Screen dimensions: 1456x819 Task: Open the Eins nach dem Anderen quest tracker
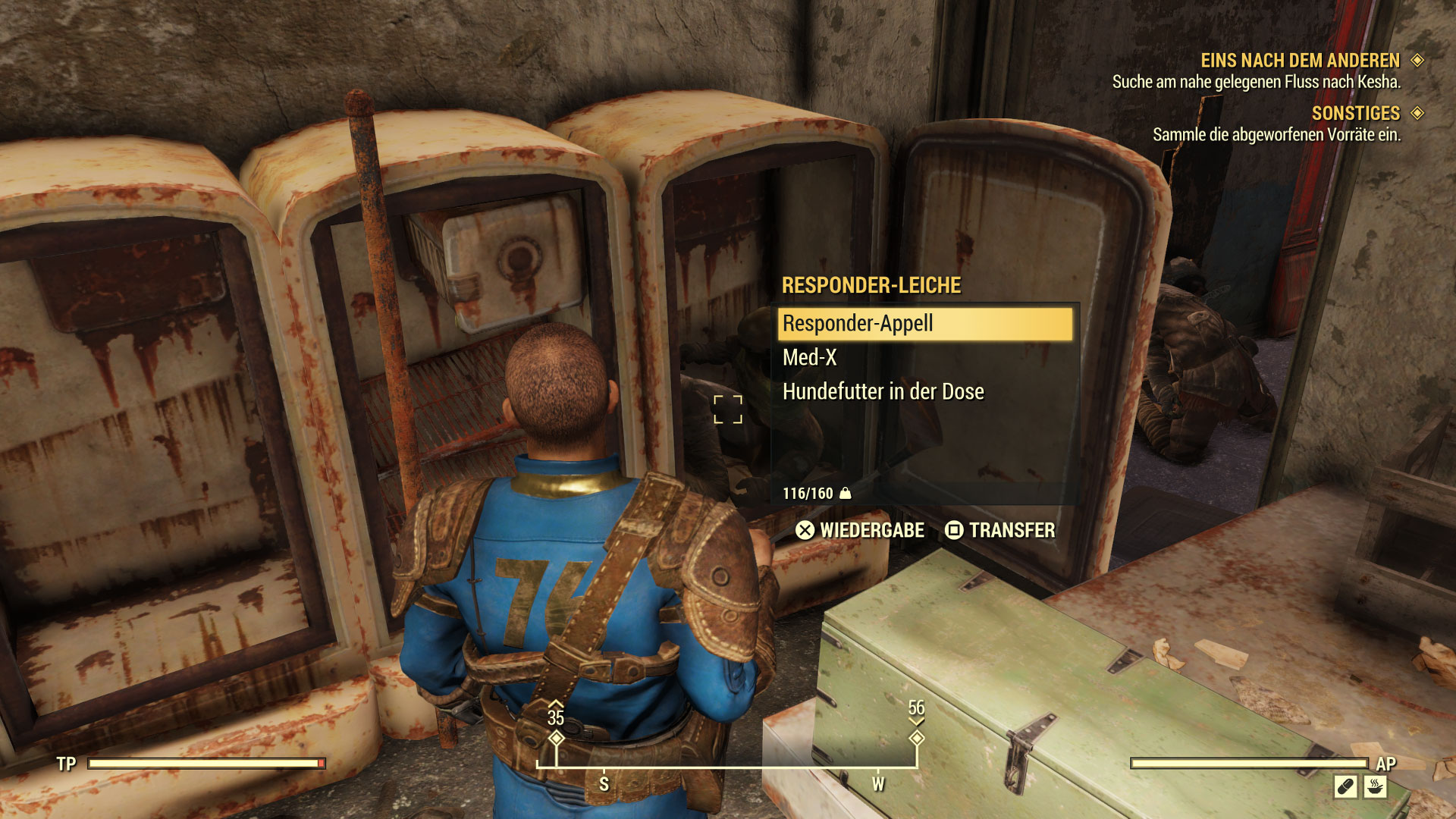click(1300, 61)
